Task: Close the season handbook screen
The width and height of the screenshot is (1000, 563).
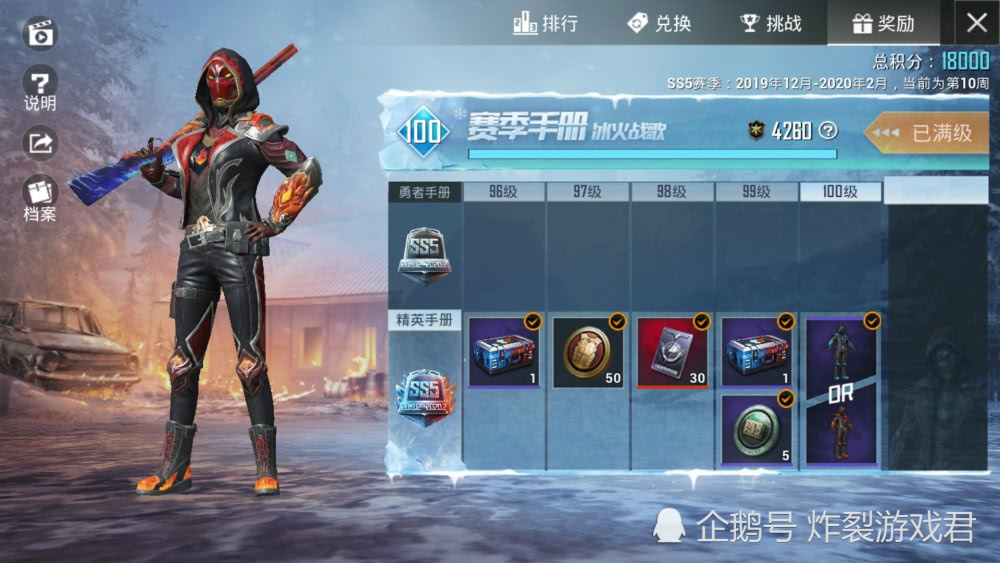Action: tap(976, 23)
